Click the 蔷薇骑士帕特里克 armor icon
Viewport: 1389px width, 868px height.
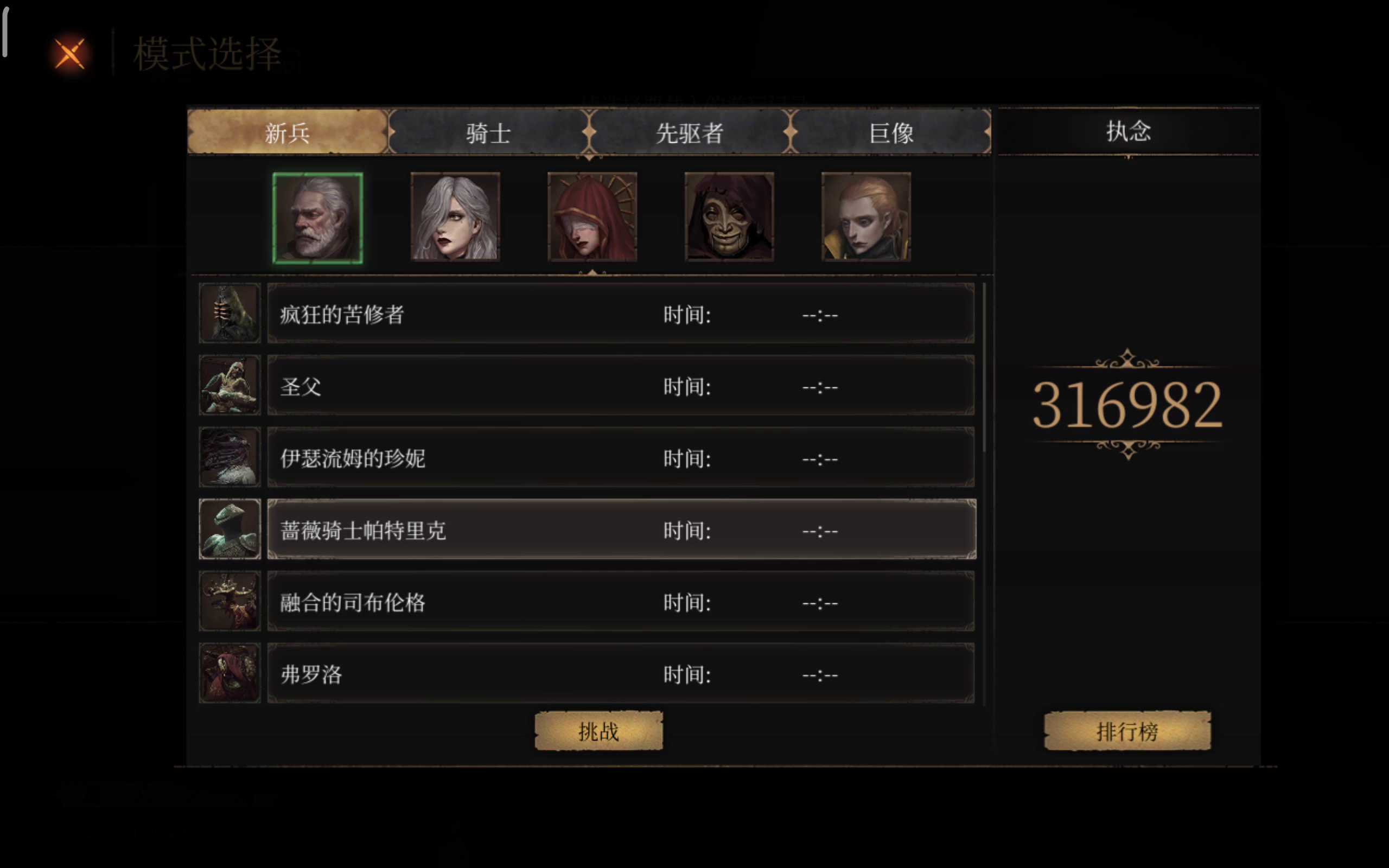230,529
